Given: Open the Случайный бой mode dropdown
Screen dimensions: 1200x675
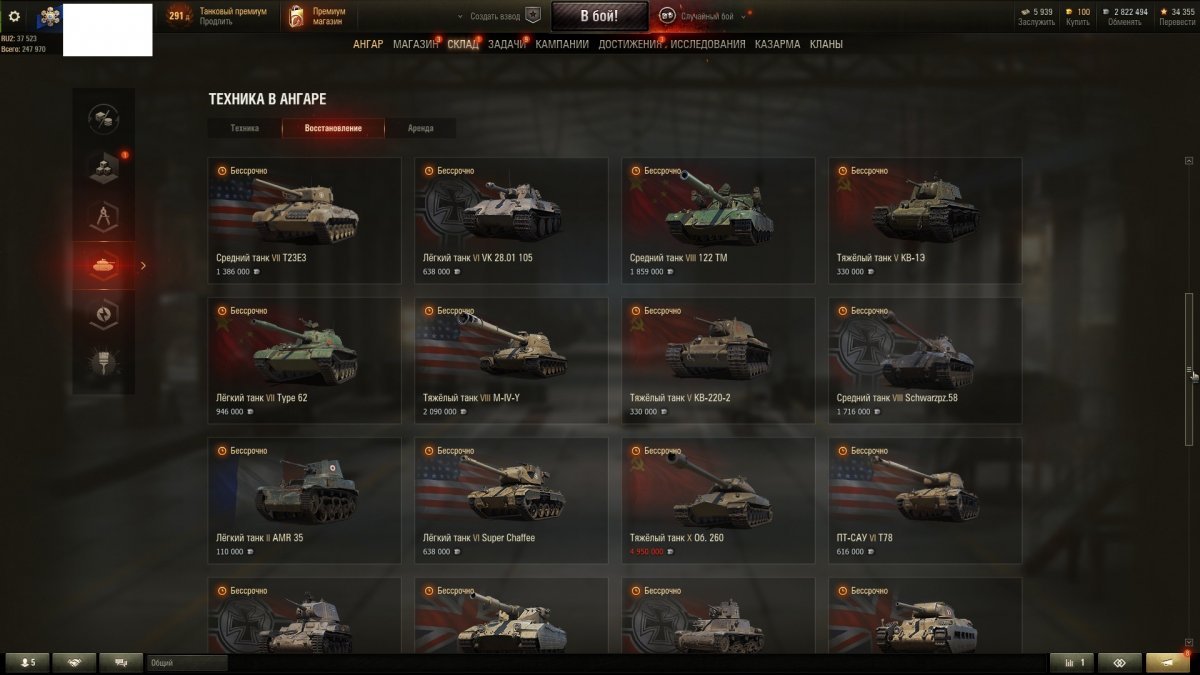Looking at the screenshot, I should tap(704, 16).
